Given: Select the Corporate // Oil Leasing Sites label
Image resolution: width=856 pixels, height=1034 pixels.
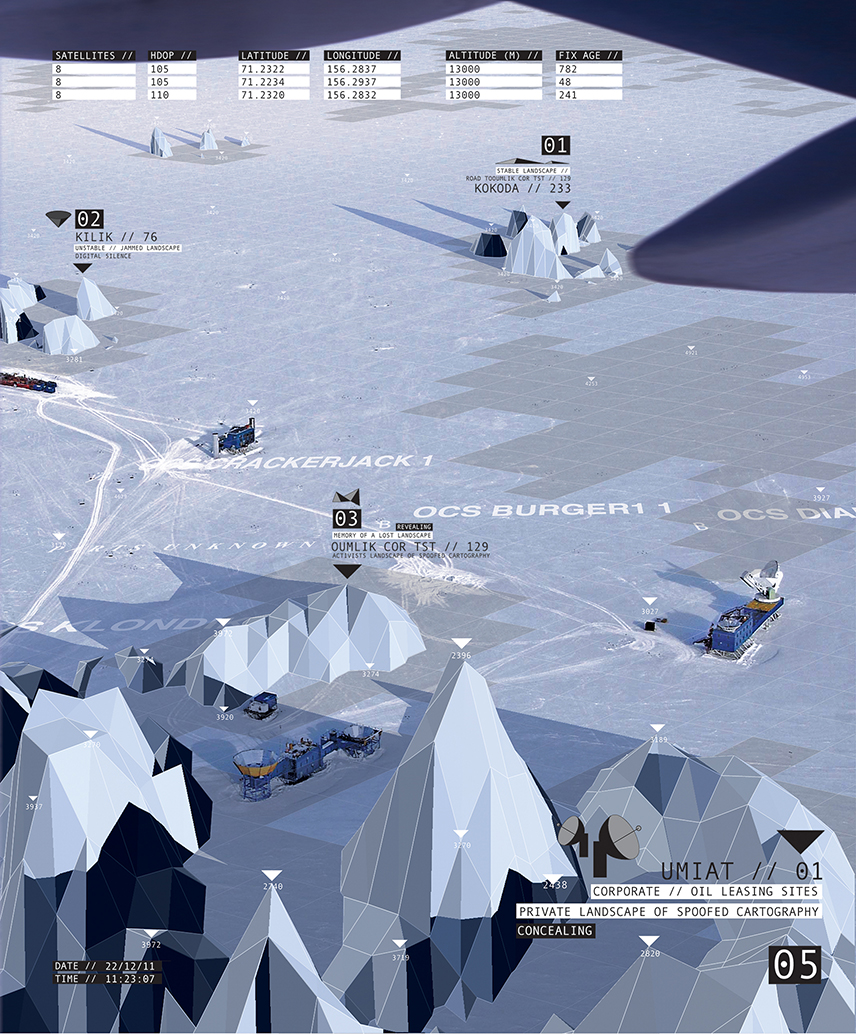Looking at the screenshot, I should pos(705,891).
